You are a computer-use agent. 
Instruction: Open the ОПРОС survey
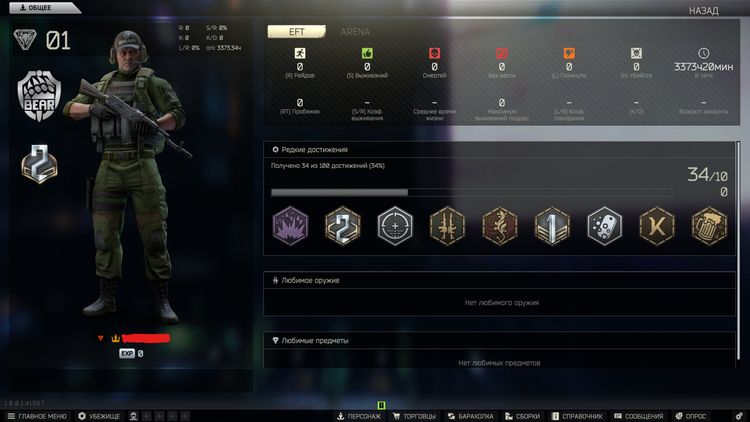[690, 415]
